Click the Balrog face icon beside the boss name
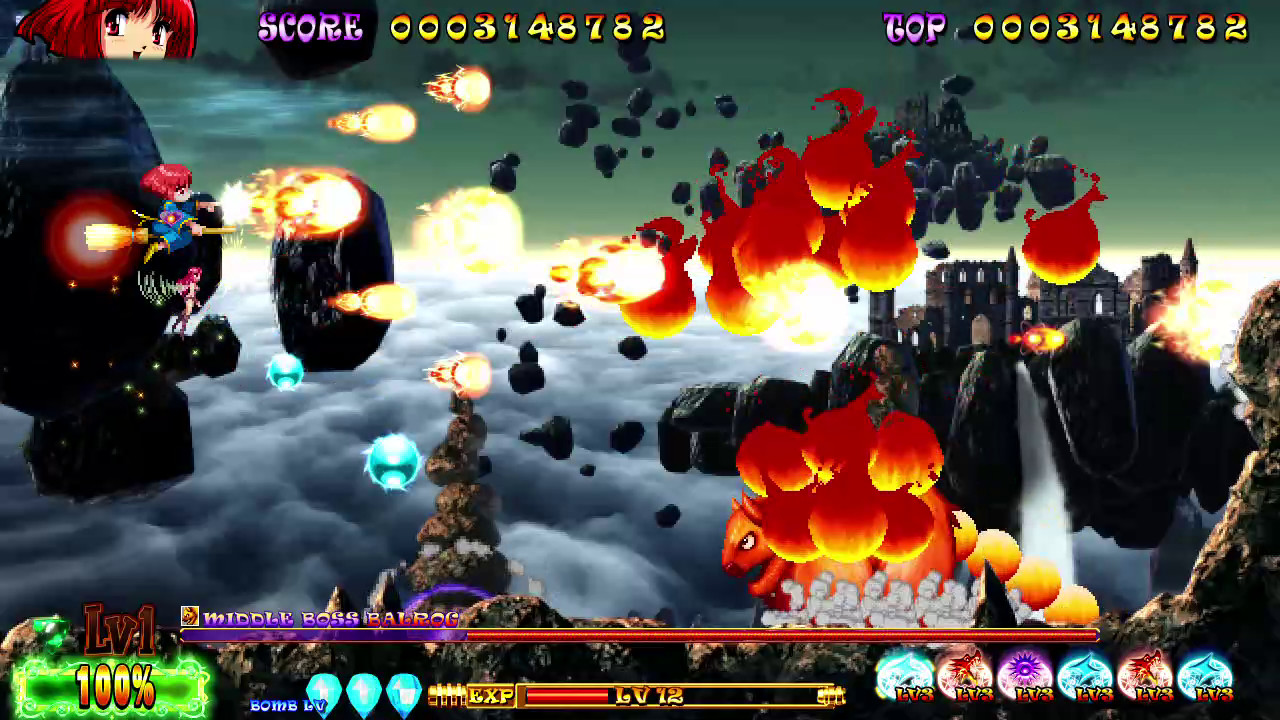 189,618
